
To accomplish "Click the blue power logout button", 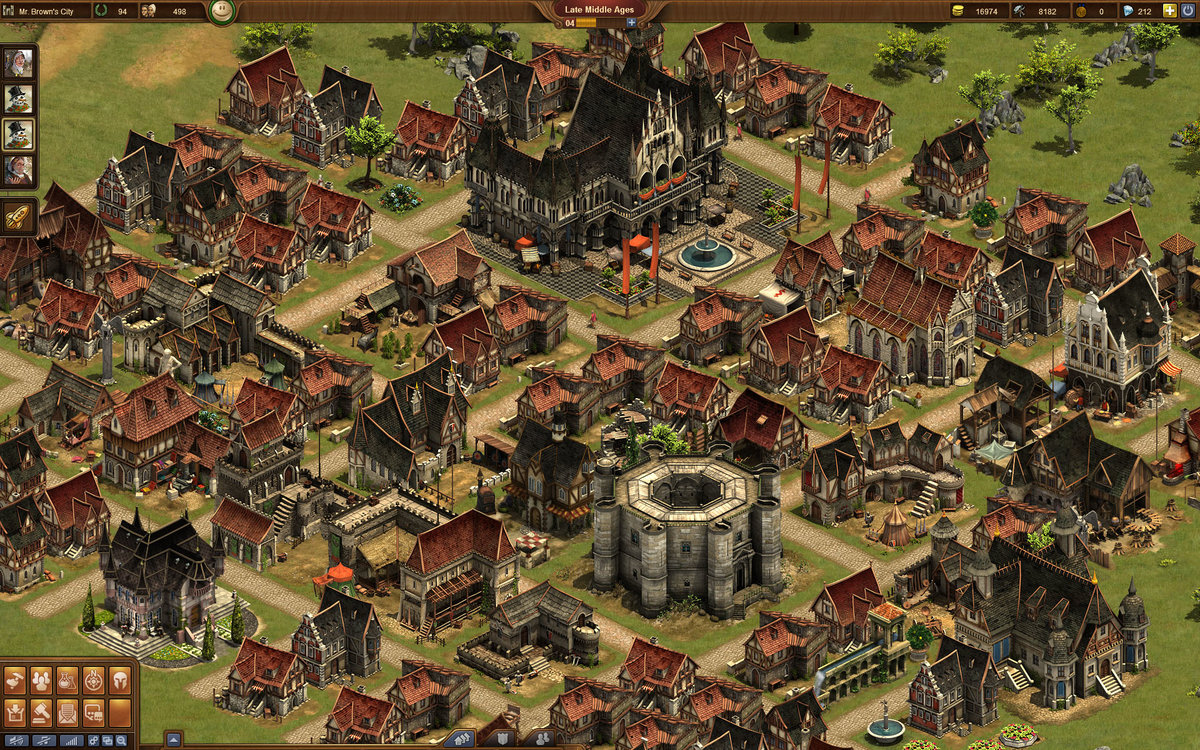I will click(x=1189, y=11).
